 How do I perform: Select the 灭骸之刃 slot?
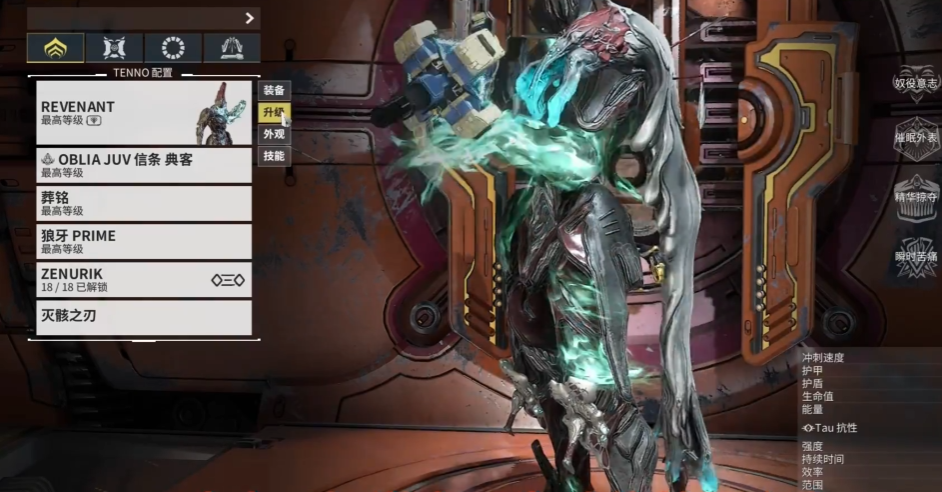click(143, 317)
